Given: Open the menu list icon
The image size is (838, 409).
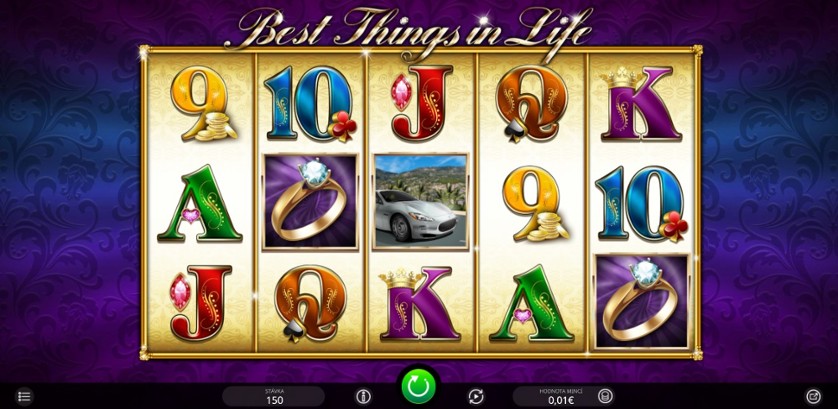Looking at the screenshot, I should coord(25,397).
